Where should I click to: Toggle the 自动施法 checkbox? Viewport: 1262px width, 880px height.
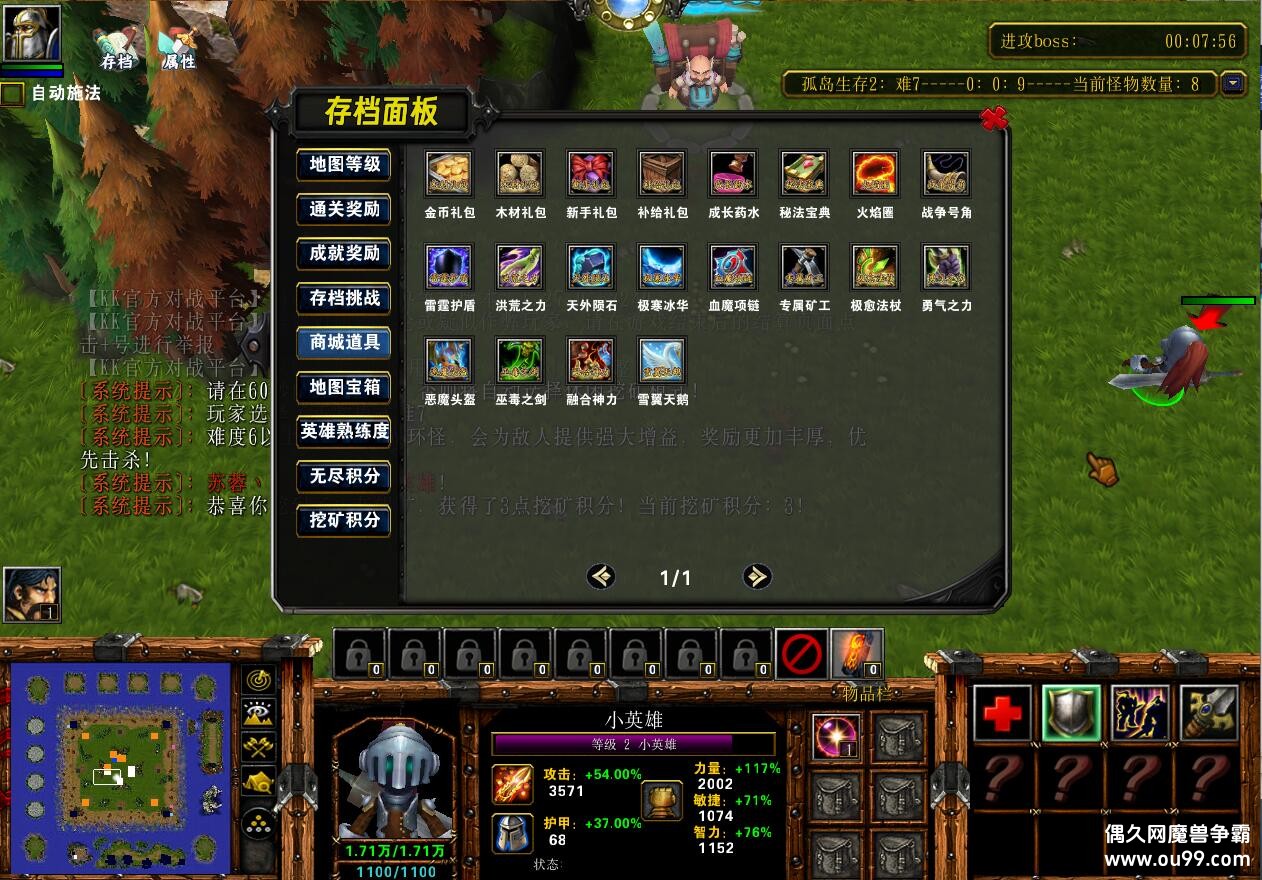(12, 94)
